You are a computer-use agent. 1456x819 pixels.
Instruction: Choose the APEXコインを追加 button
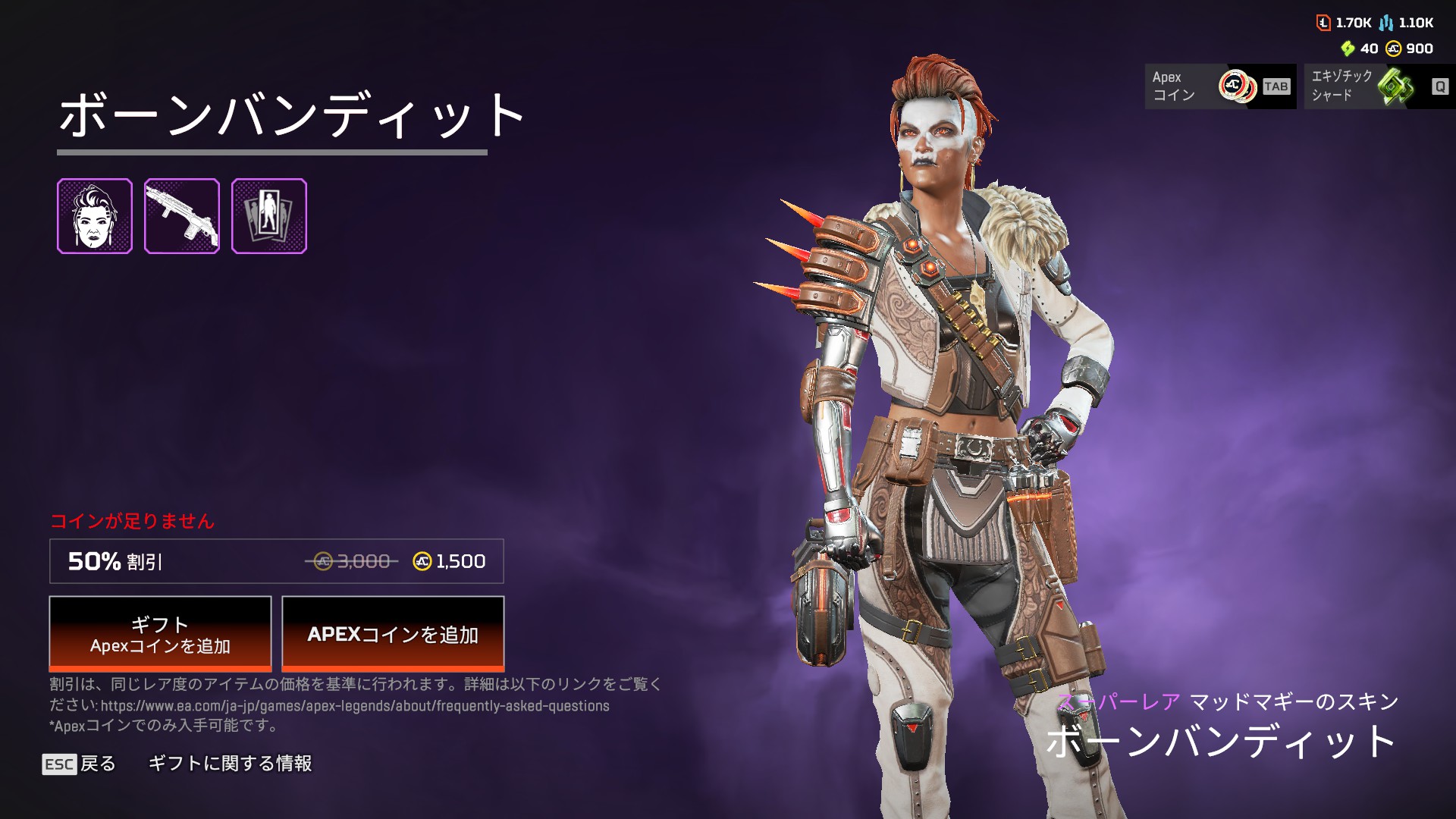(x=393, y=634)
